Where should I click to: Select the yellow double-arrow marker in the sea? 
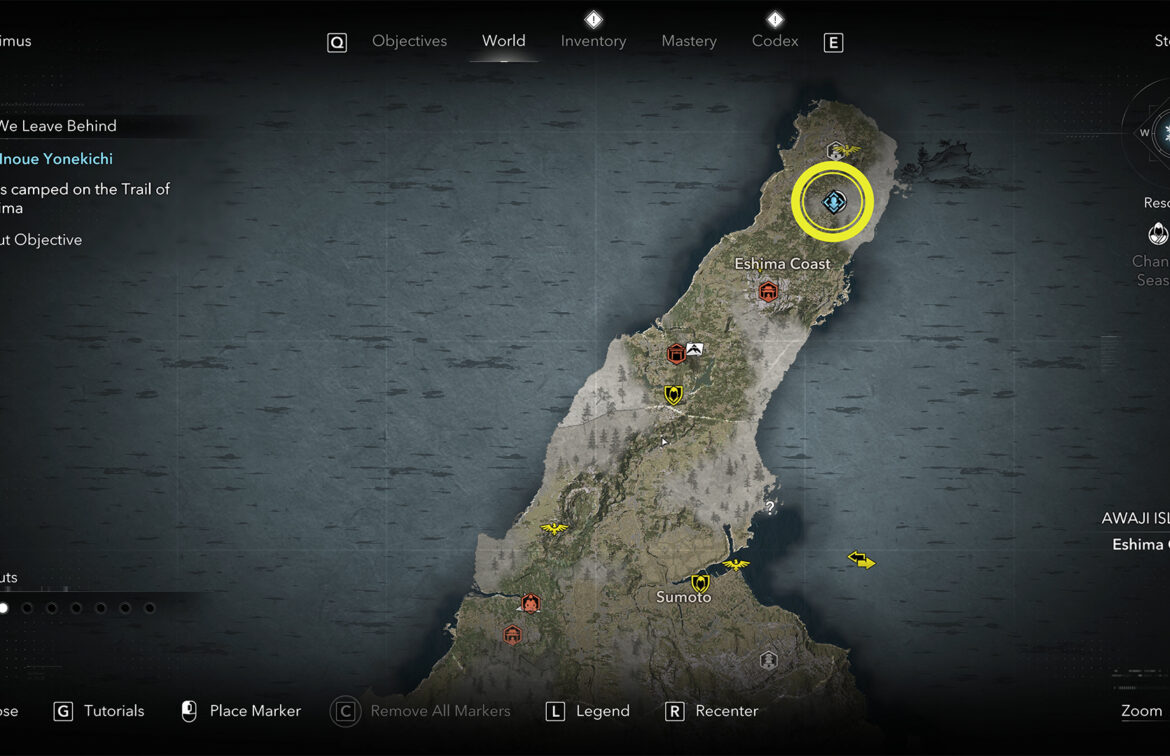click(x=861, y=560)
